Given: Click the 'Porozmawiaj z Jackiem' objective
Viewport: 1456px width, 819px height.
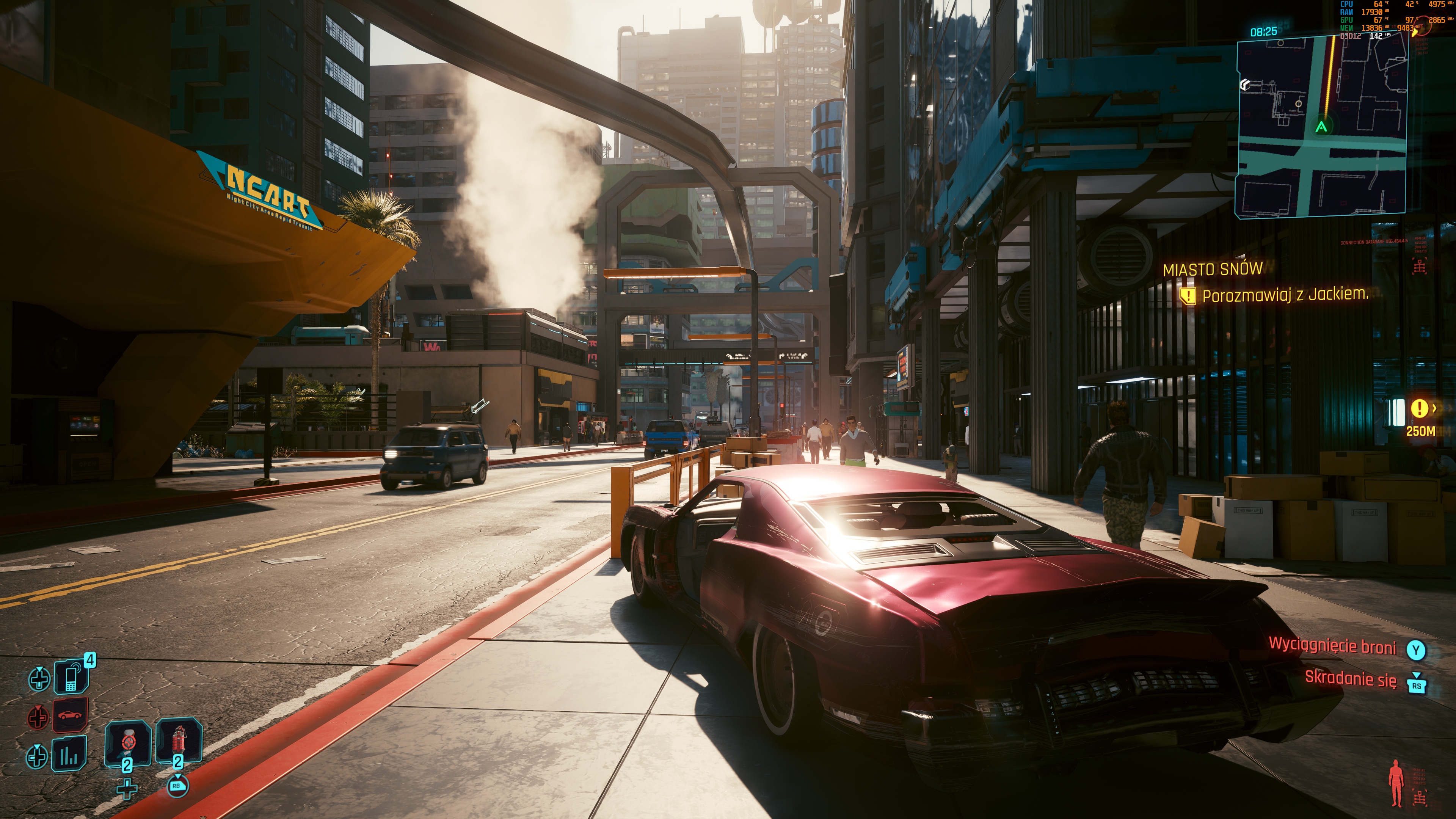Looking at the screenshot, I should click(1284, 295).
